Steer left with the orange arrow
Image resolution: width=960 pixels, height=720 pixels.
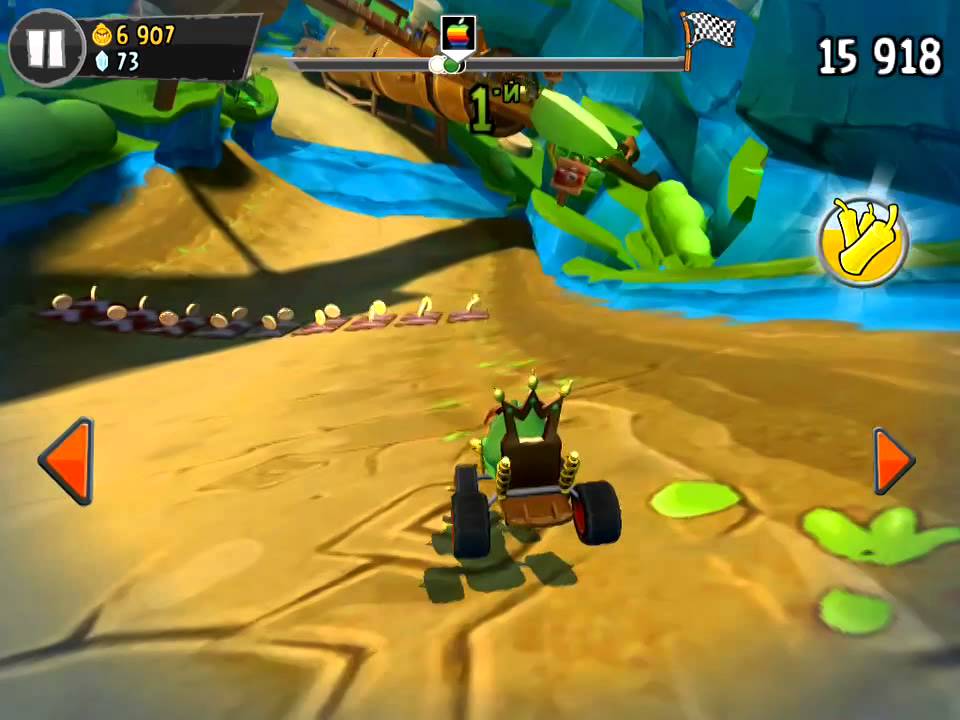tap(69, 460)
